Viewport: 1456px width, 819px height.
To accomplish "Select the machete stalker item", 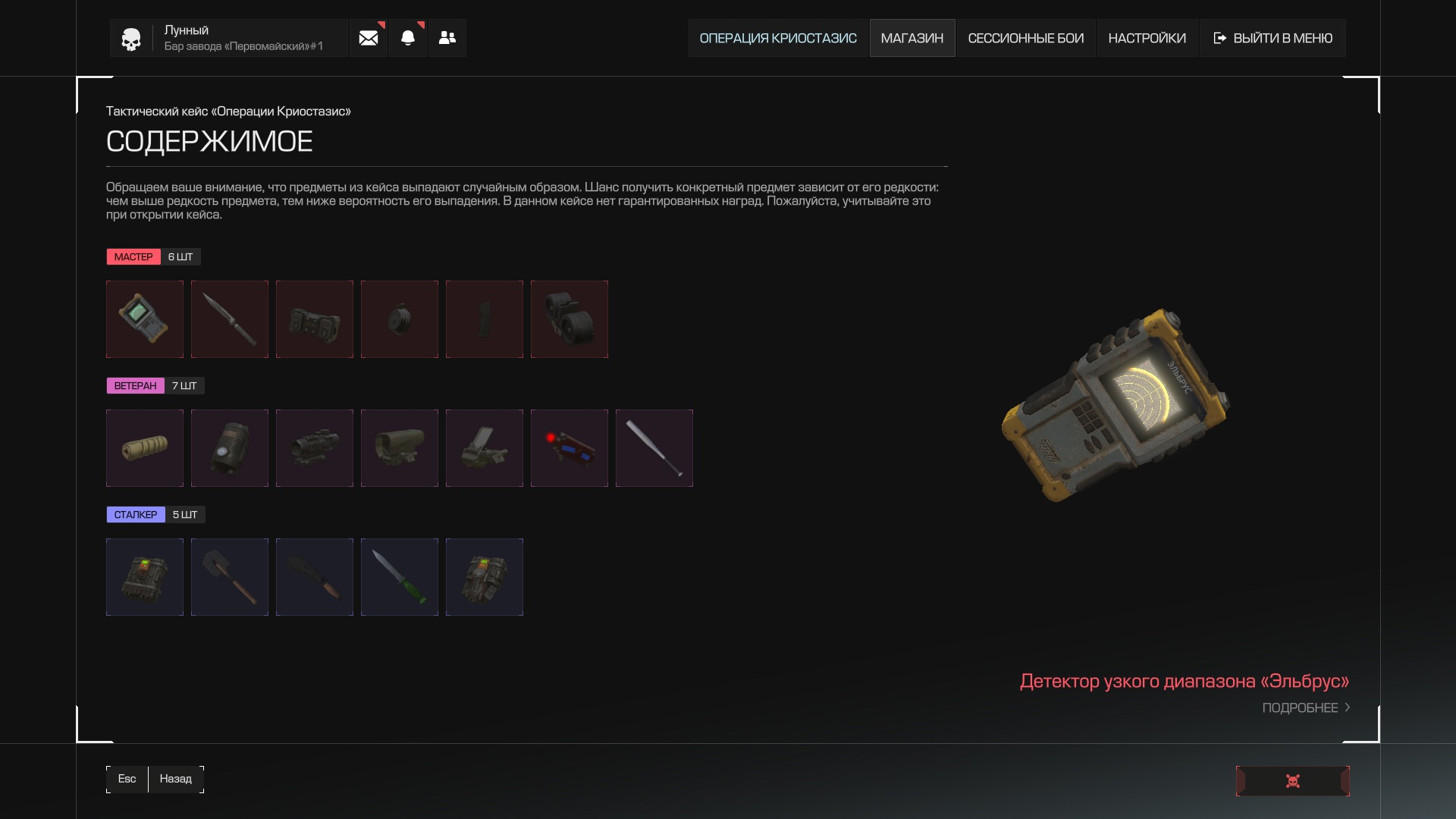I will tap(315, 577).
